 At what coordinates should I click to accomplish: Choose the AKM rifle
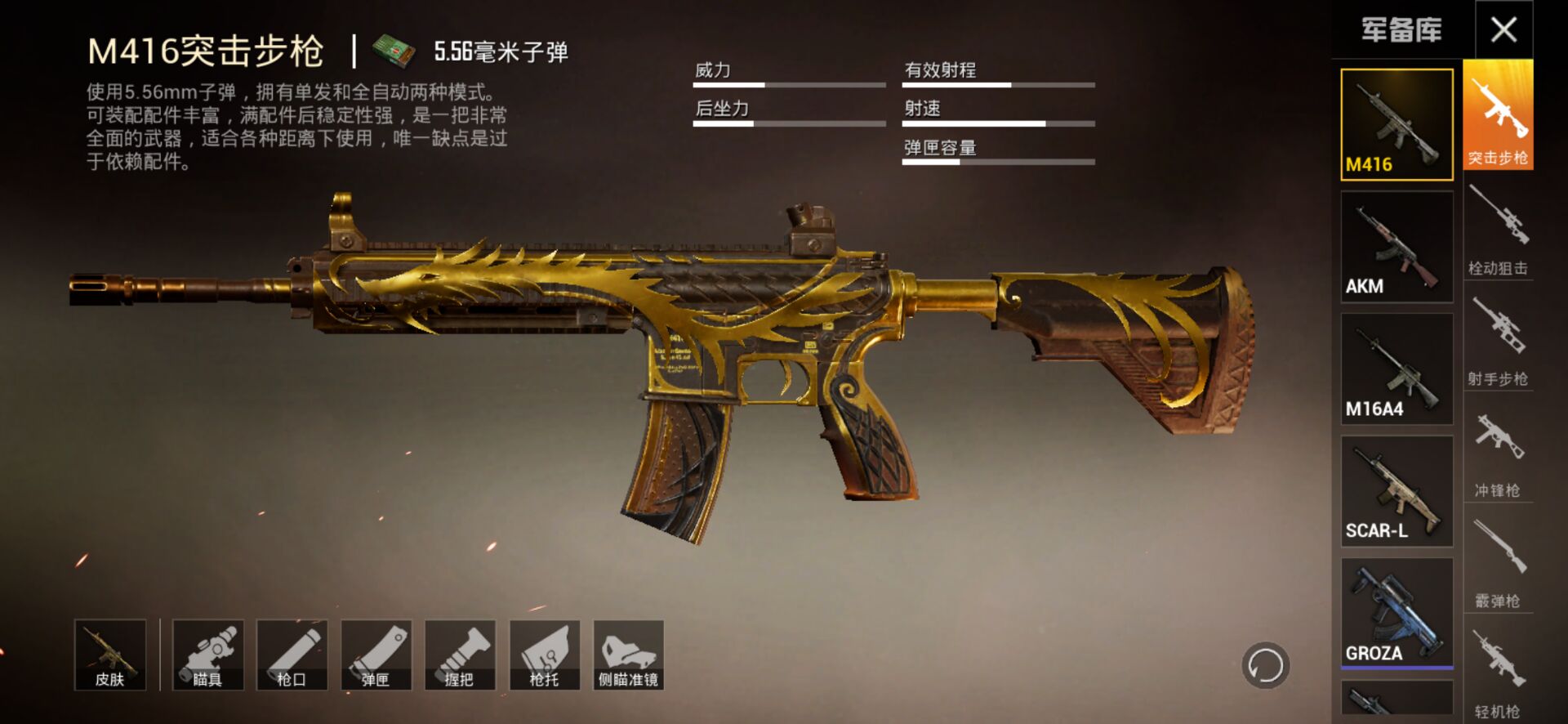click(1396, 247)
